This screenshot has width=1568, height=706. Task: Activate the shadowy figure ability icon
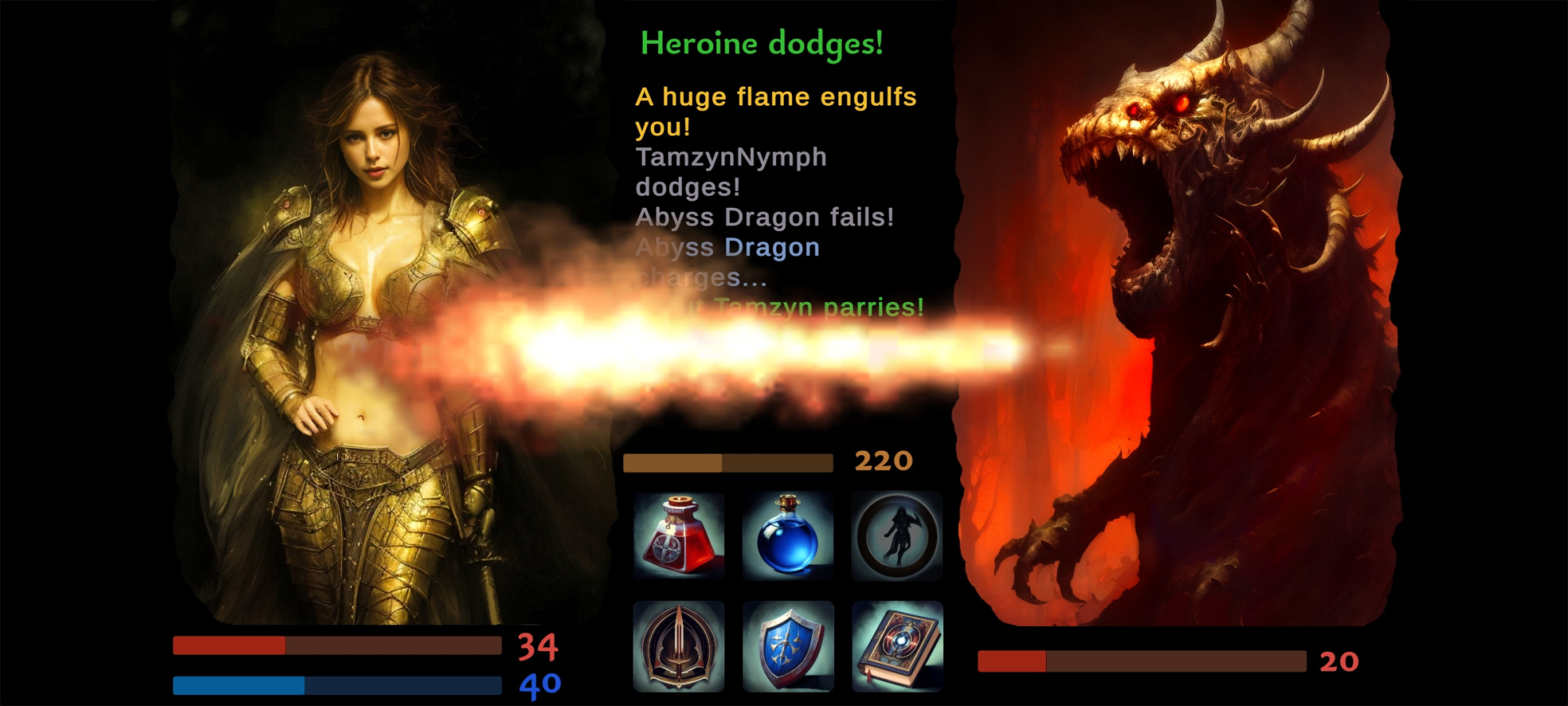[x=897, y=536]
